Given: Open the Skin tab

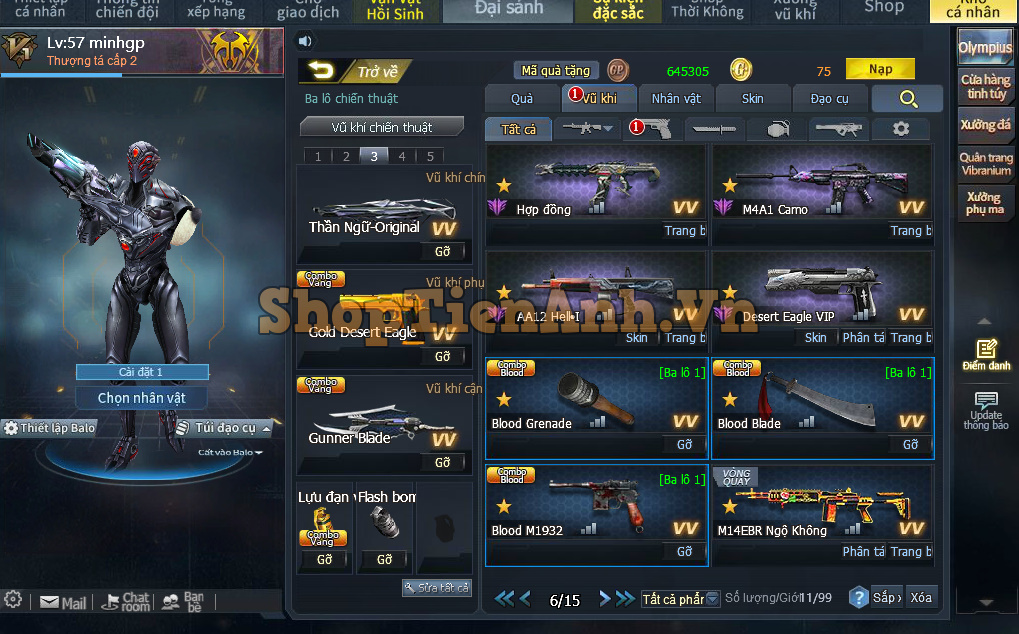Looking at the screenshot, I should [753, 98].
